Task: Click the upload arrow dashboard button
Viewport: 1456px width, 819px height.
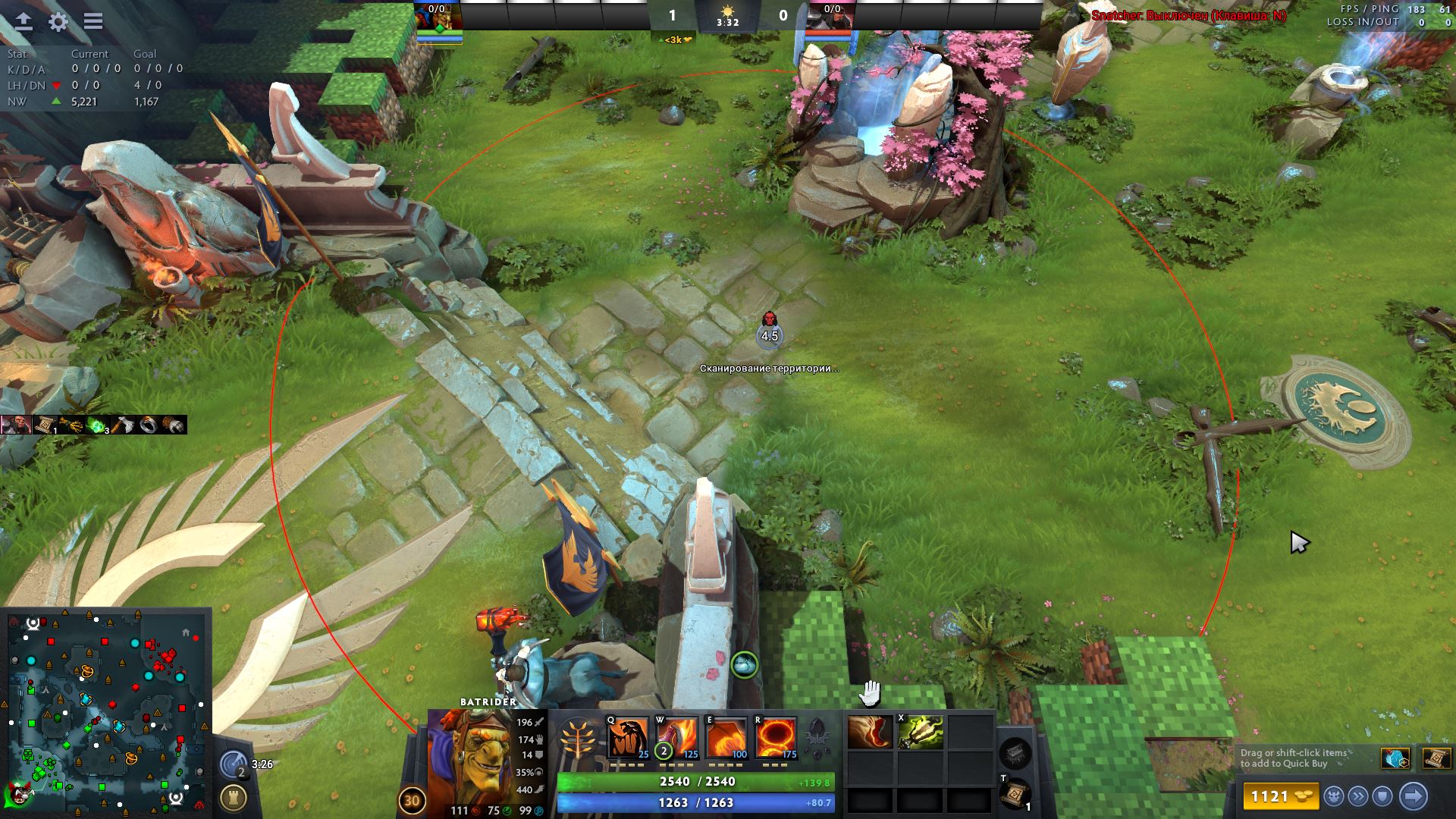Action: pos(24,21)
